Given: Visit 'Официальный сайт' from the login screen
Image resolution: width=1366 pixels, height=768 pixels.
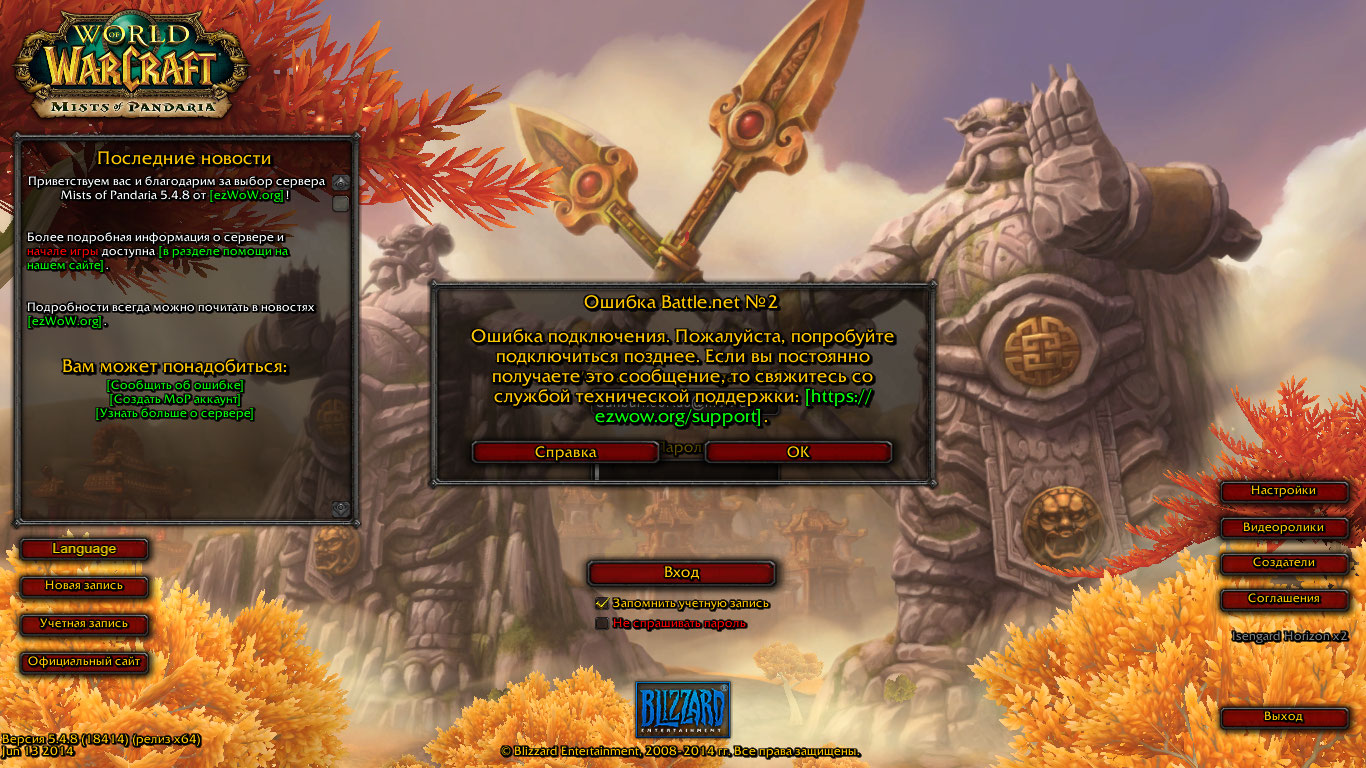Looking at the screenshot, I should 85,662.
